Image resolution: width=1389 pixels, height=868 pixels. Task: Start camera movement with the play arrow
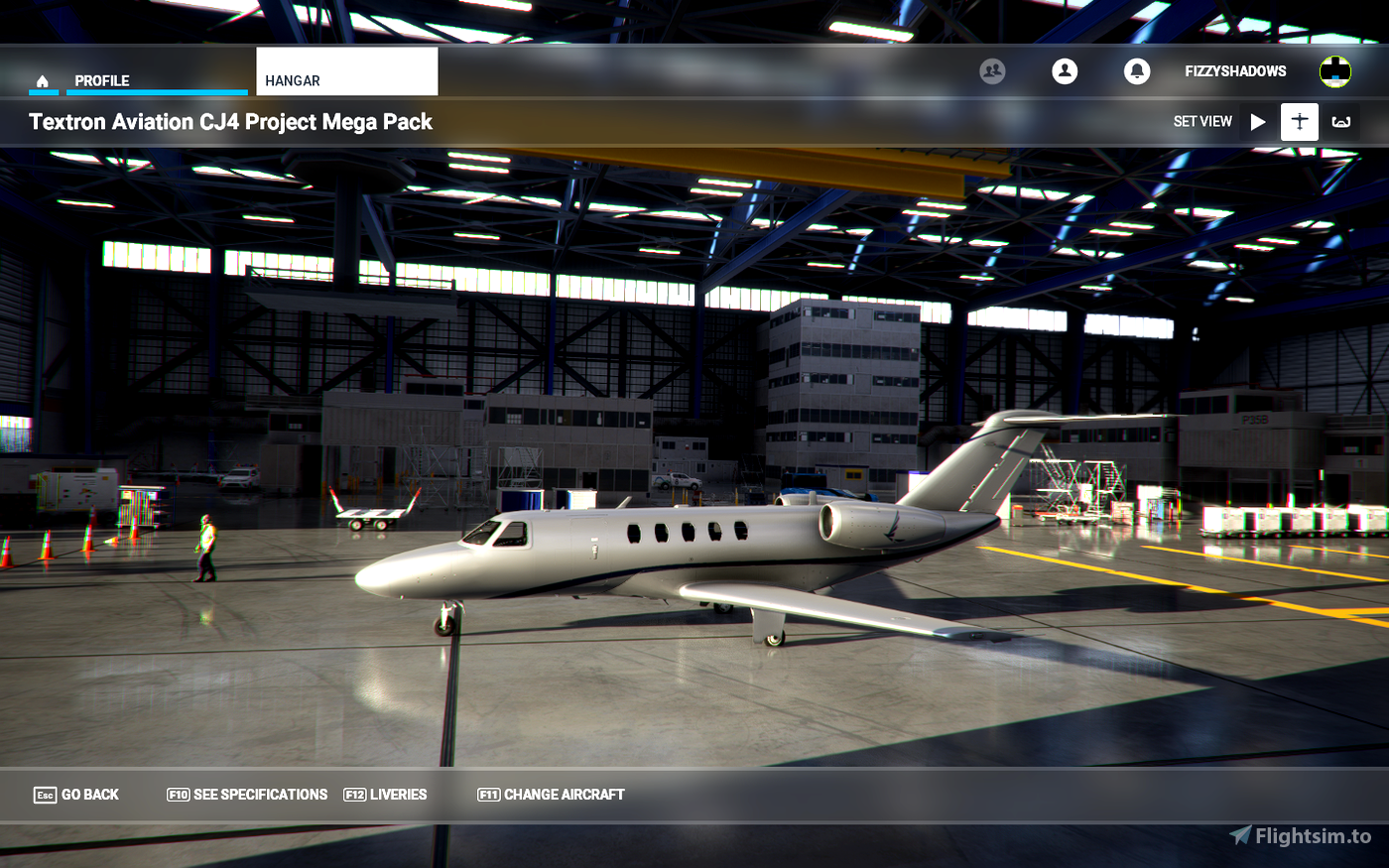click(x=1257, y=121)
